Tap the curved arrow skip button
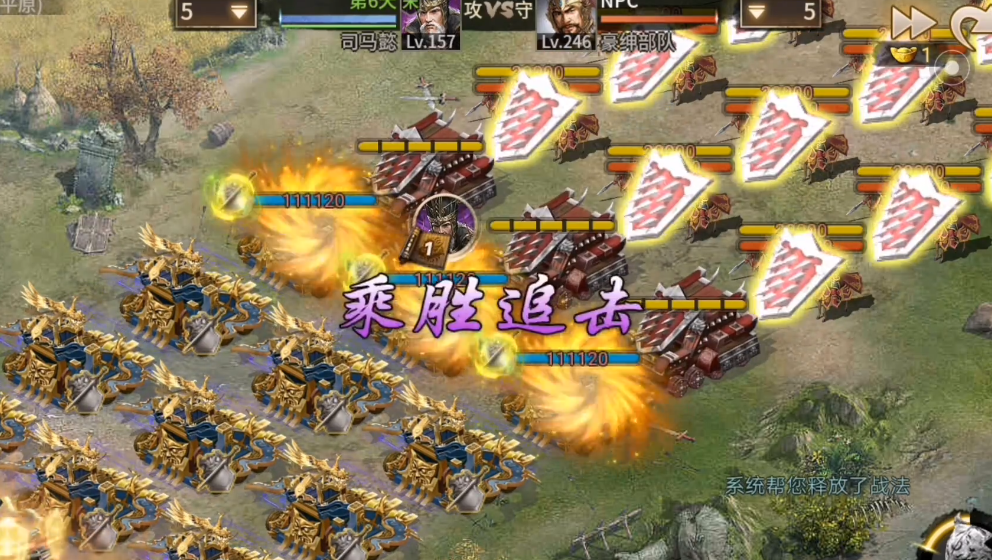The height and width of the screenshot is (560, 992). coord(975,22)
